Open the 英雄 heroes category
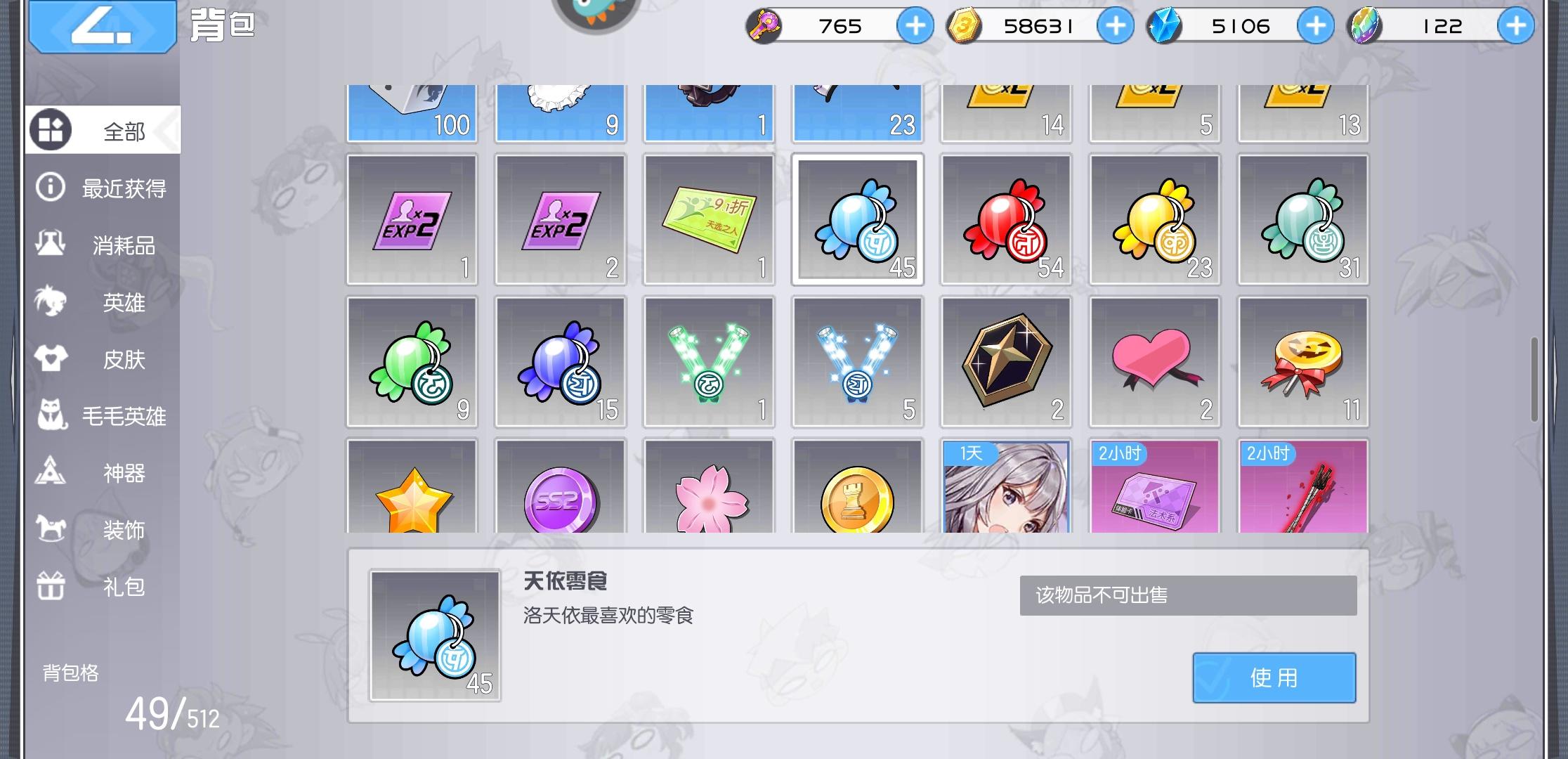Image resolution: width=1568 pixels, height=759 pixels. [x=104, y=302]
